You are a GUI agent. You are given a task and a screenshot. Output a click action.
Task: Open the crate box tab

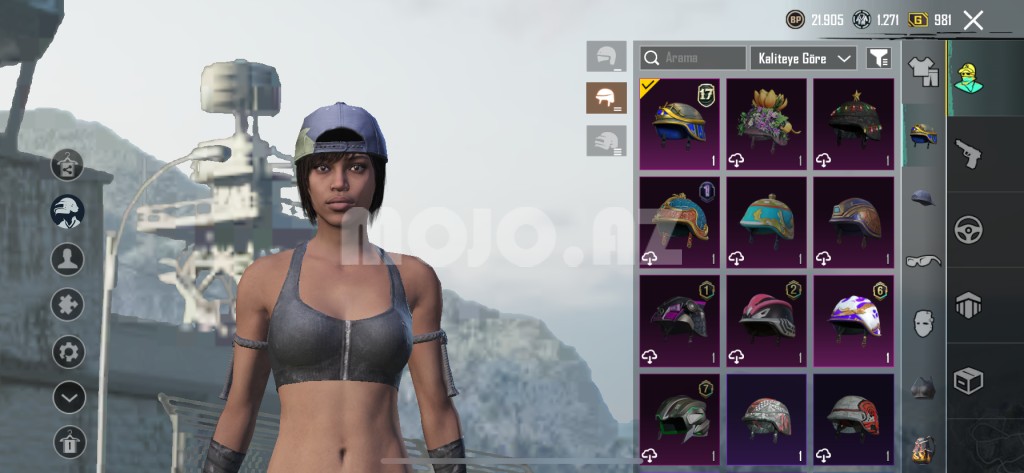point(968,381)
